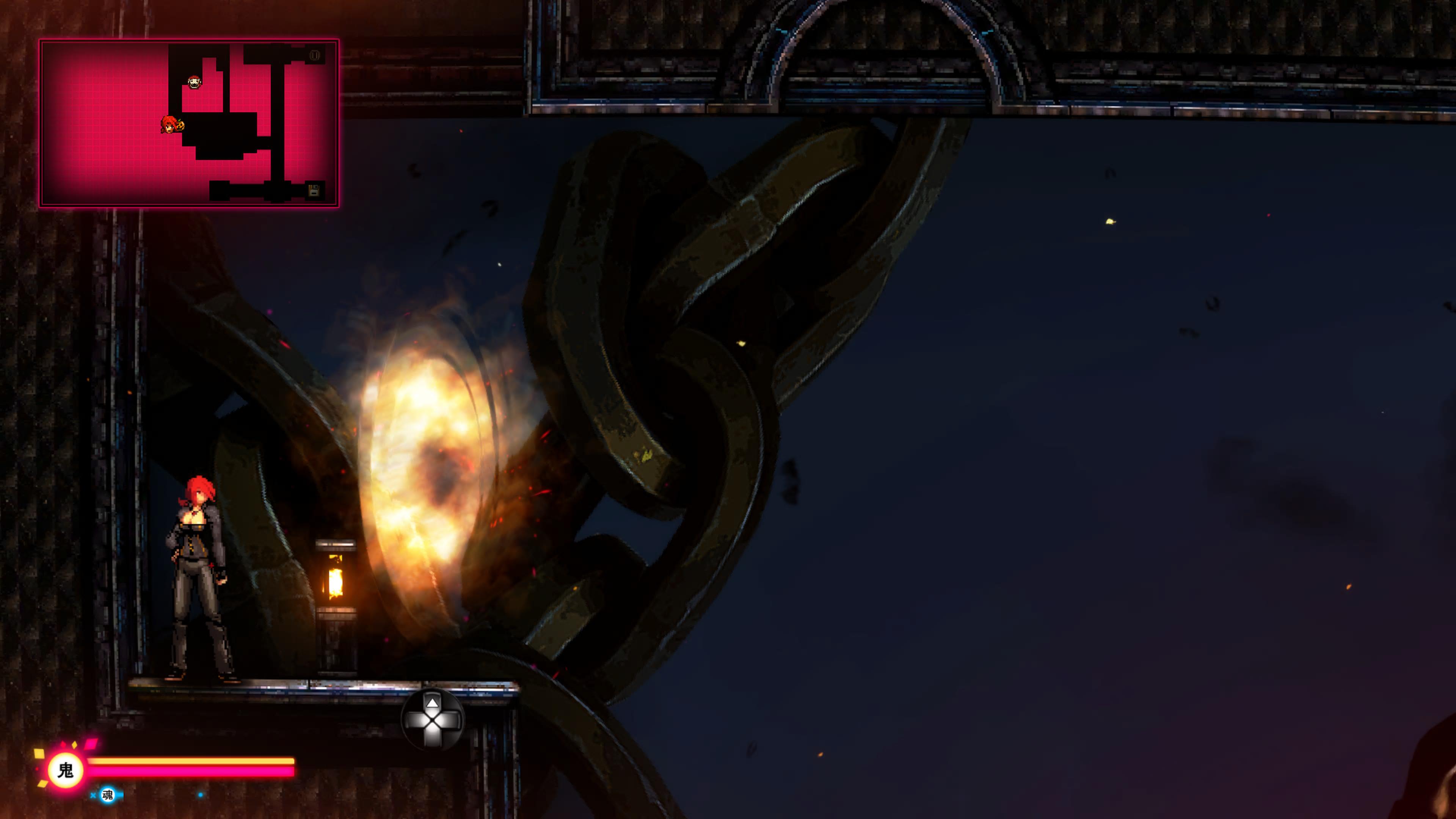Image resolution: width=1456 pixels, height=819 pixels.
Task: Click the skull-face enemy marker on minimap
Action: 195,83
